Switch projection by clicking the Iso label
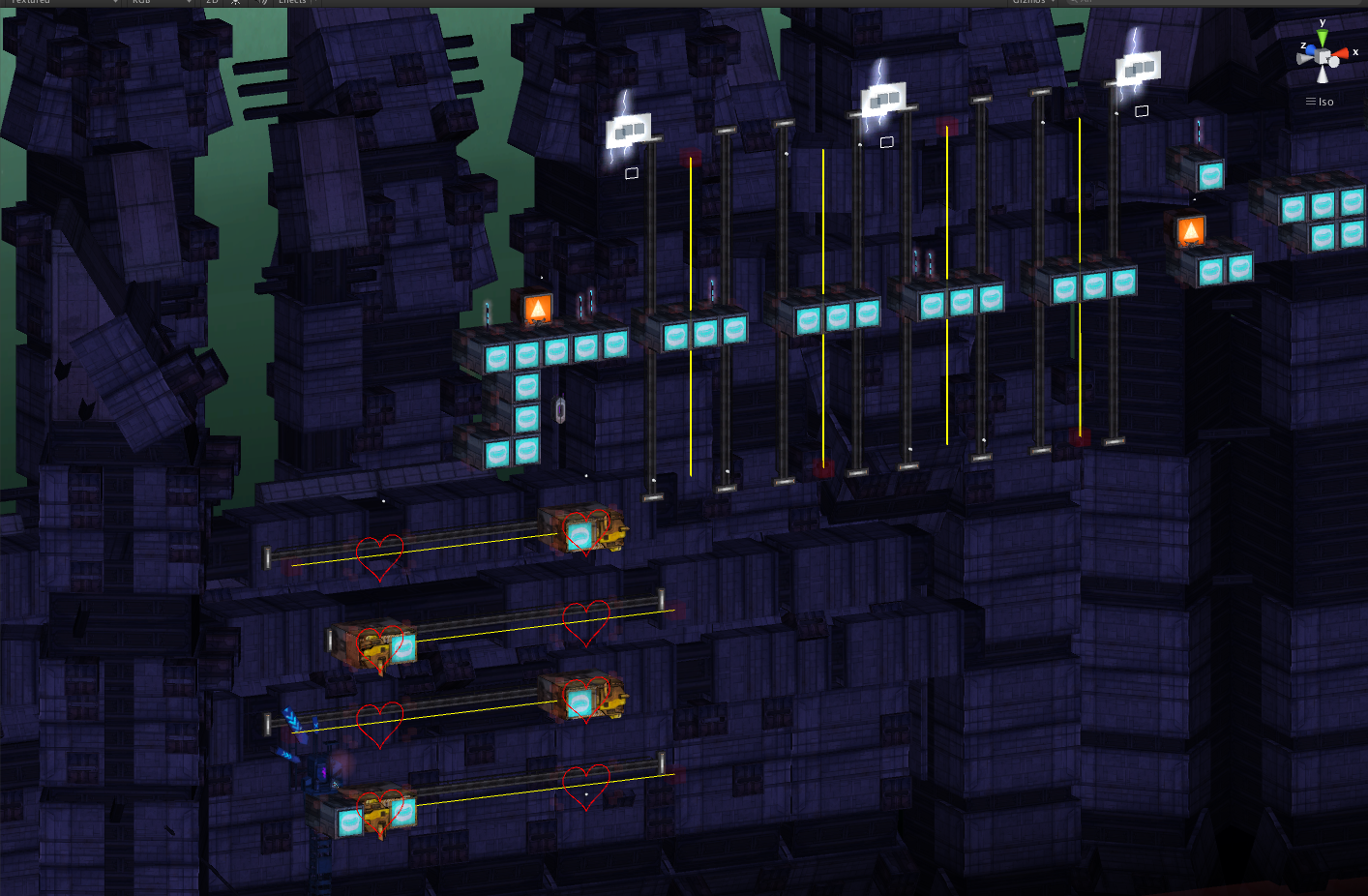Viewport: 1368px width, 896px height. coord(1324,102)
